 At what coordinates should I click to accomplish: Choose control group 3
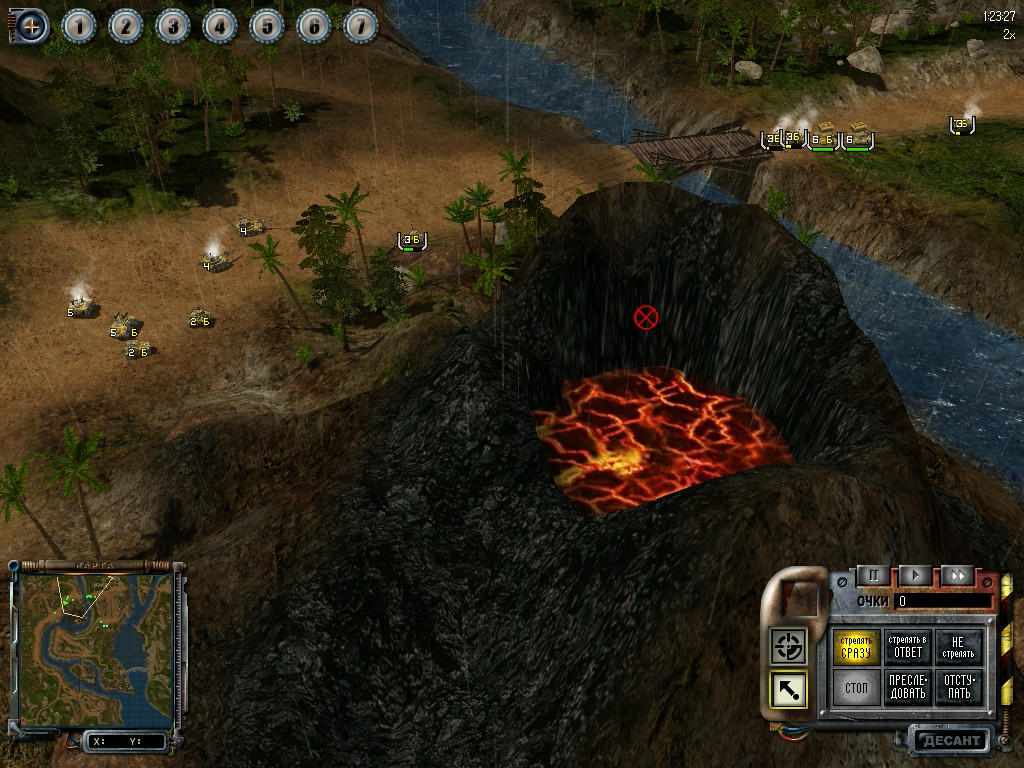173,26
